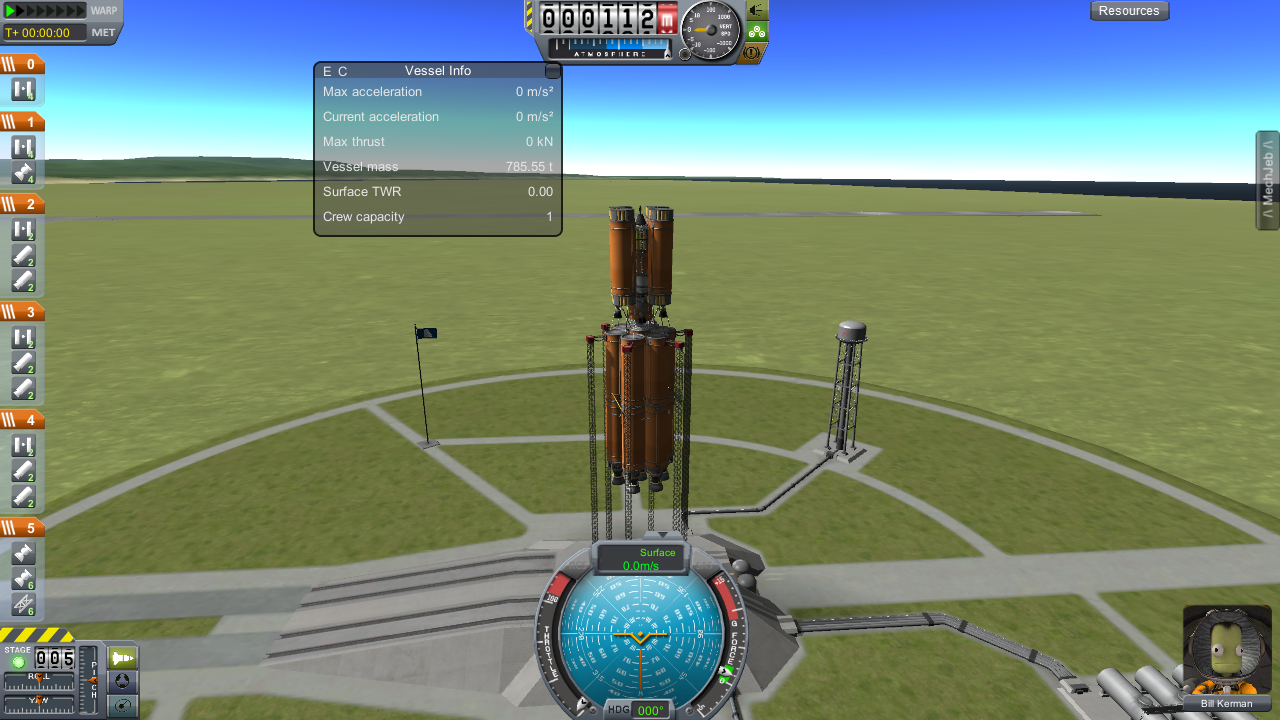1280x720 pixels.
Task: Click the red altimeter mode indicator
Action: click(667, 18)
